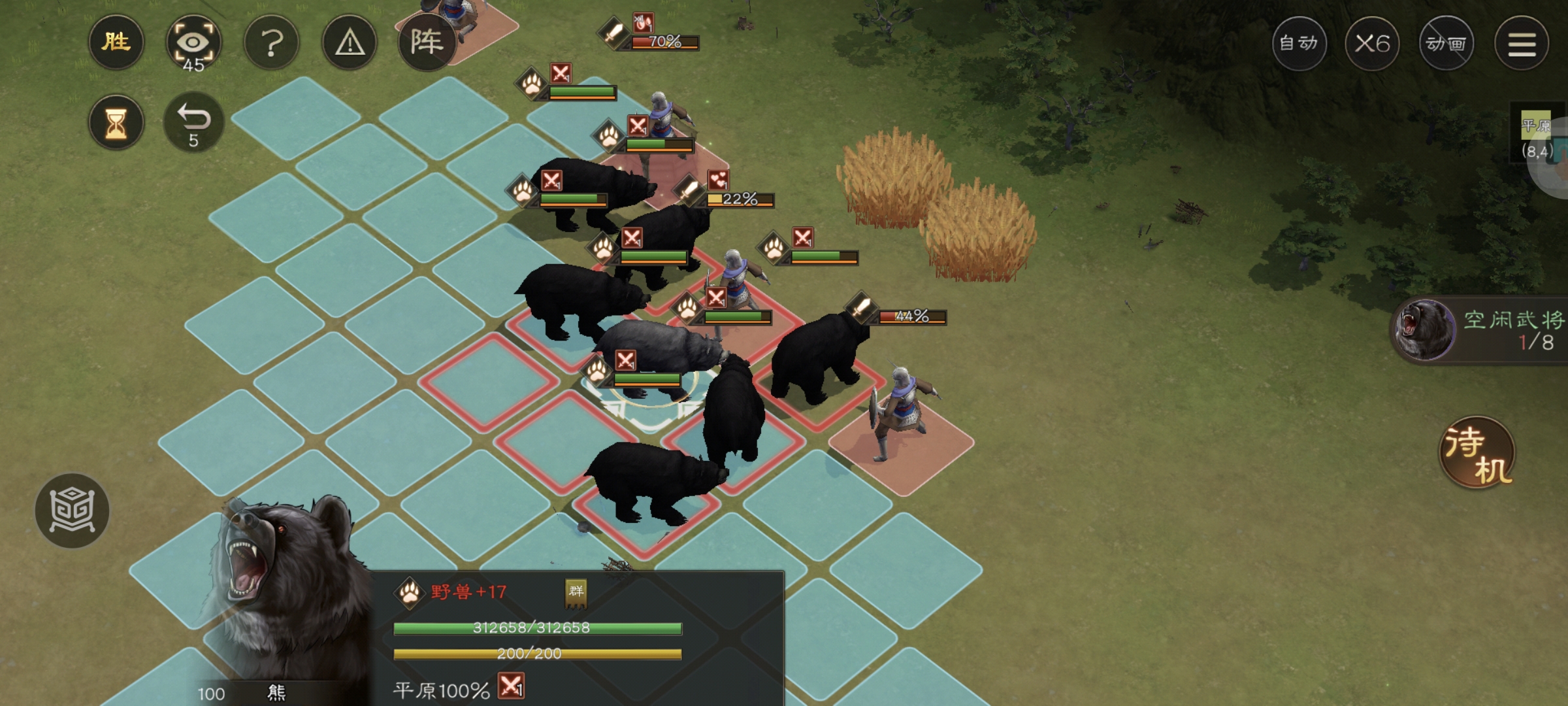Choose the 待机 standby command
The image size is (1568, 706).
pos(1478,452)
